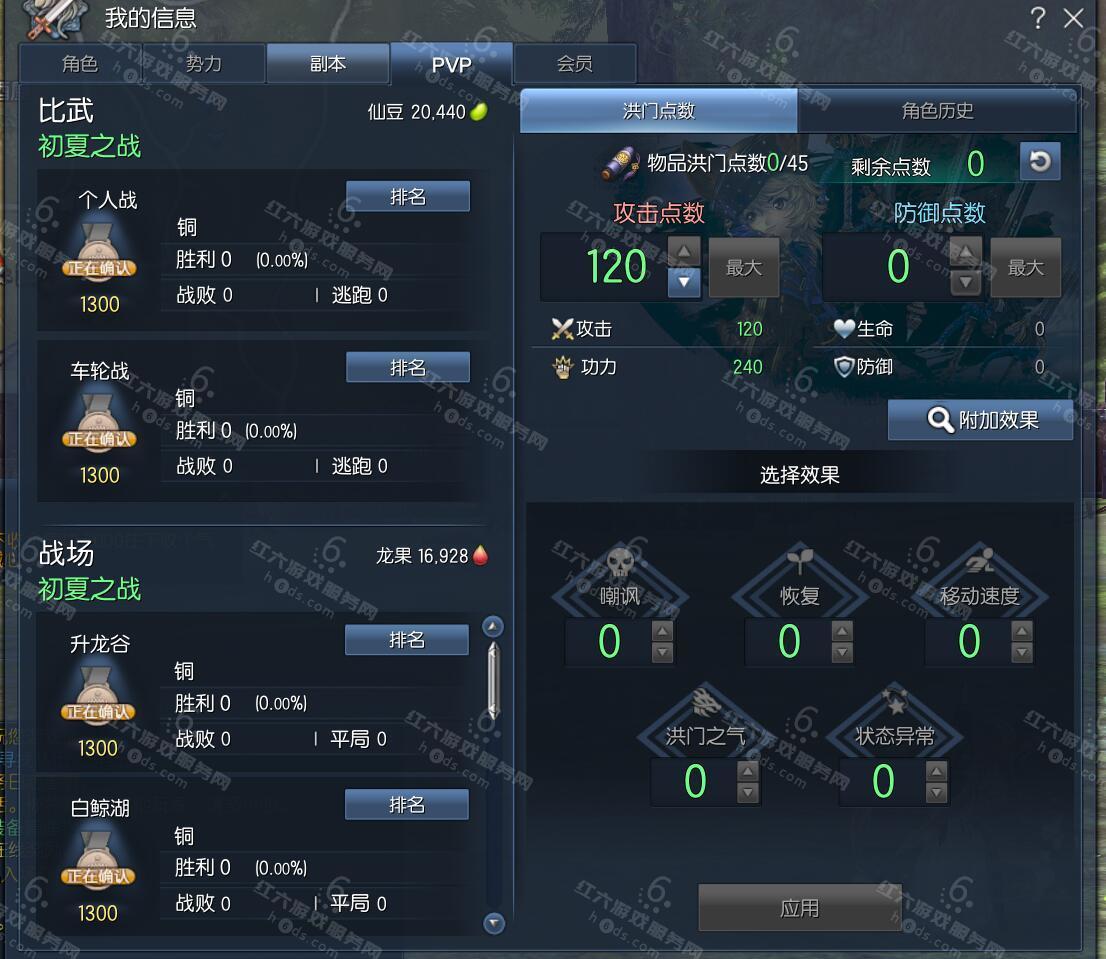Screen dimensions: 1106x959
Task: Open 车轮战 ranking
Action: coord(407,368)
